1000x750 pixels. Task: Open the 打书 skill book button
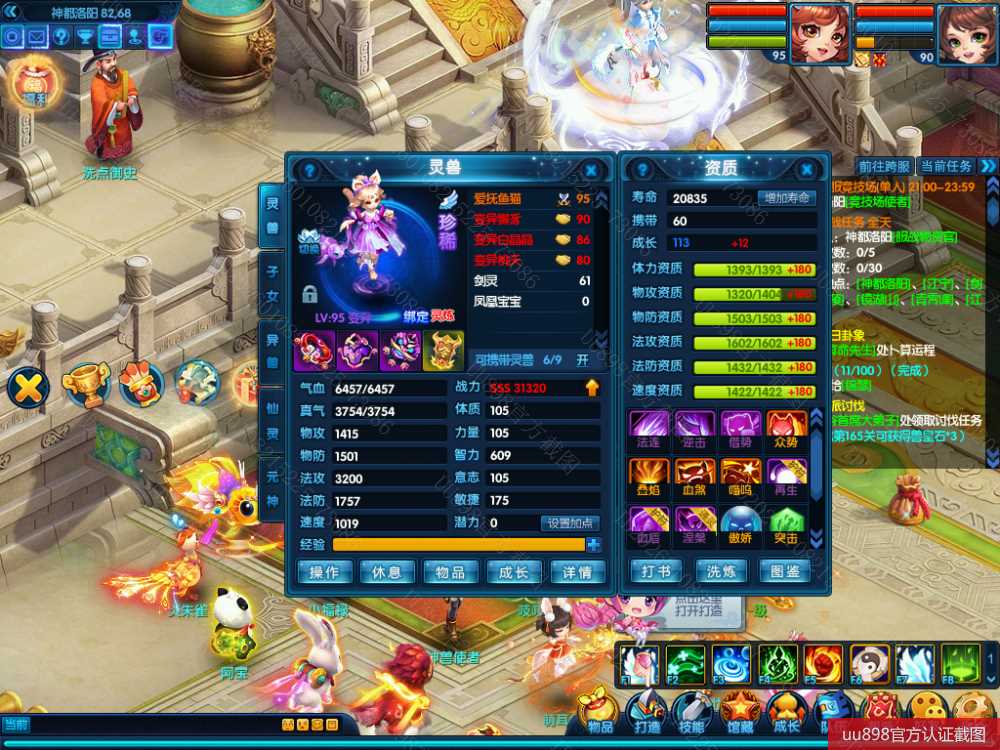[656, 572]
